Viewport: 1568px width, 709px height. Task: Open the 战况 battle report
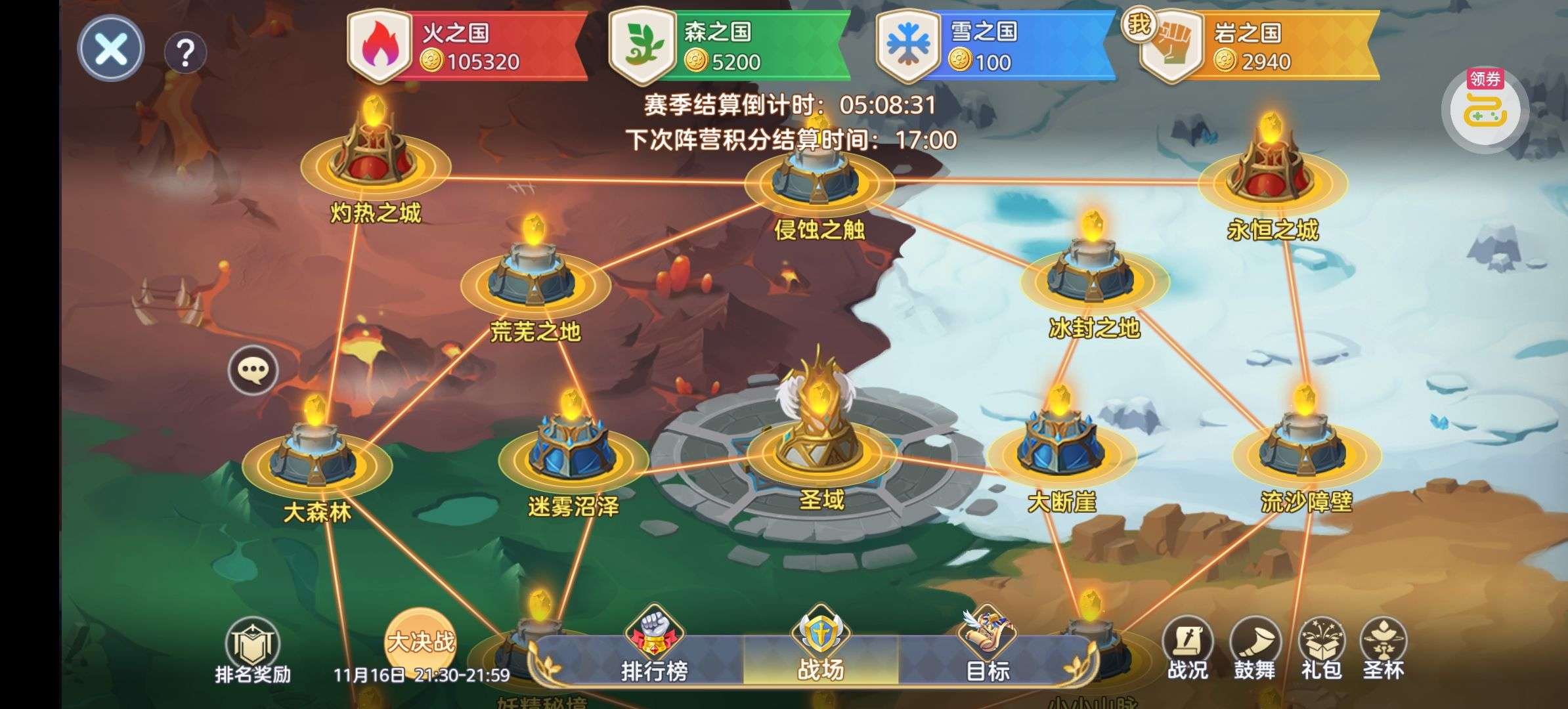pos(1187,650)
